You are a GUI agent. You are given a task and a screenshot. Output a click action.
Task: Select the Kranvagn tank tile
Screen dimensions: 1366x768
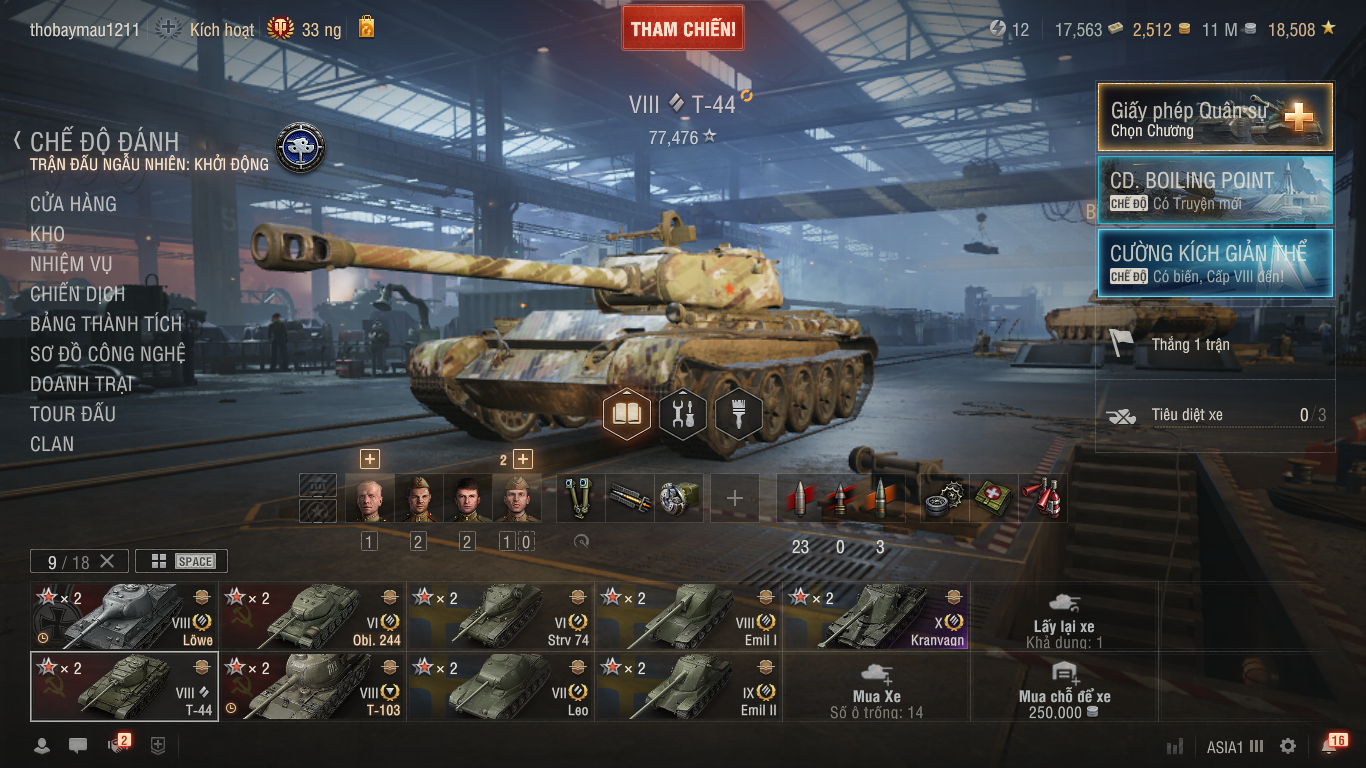click(876, 616)
